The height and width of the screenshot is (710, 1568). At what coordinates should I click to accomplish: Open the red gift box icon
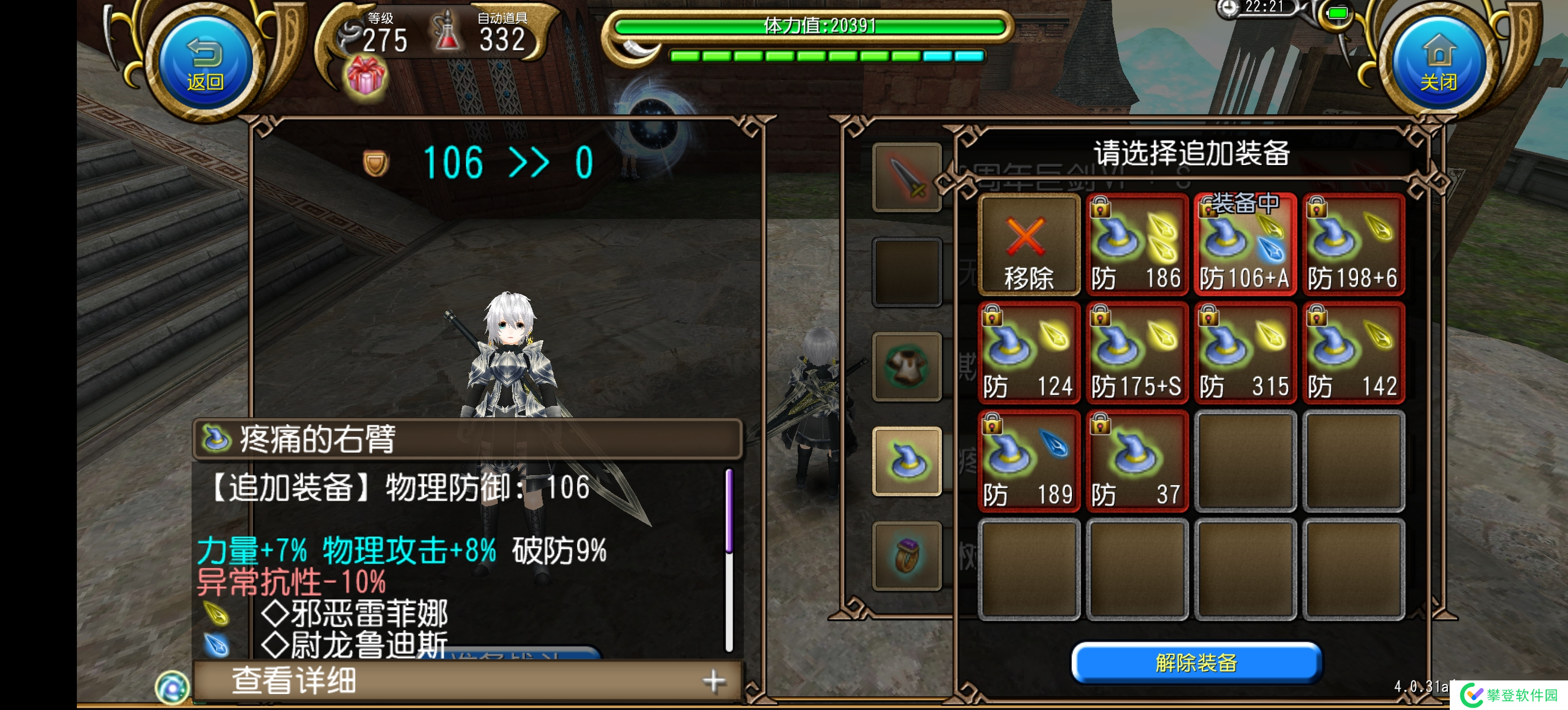pyautogui.click(x=365, y=78)
